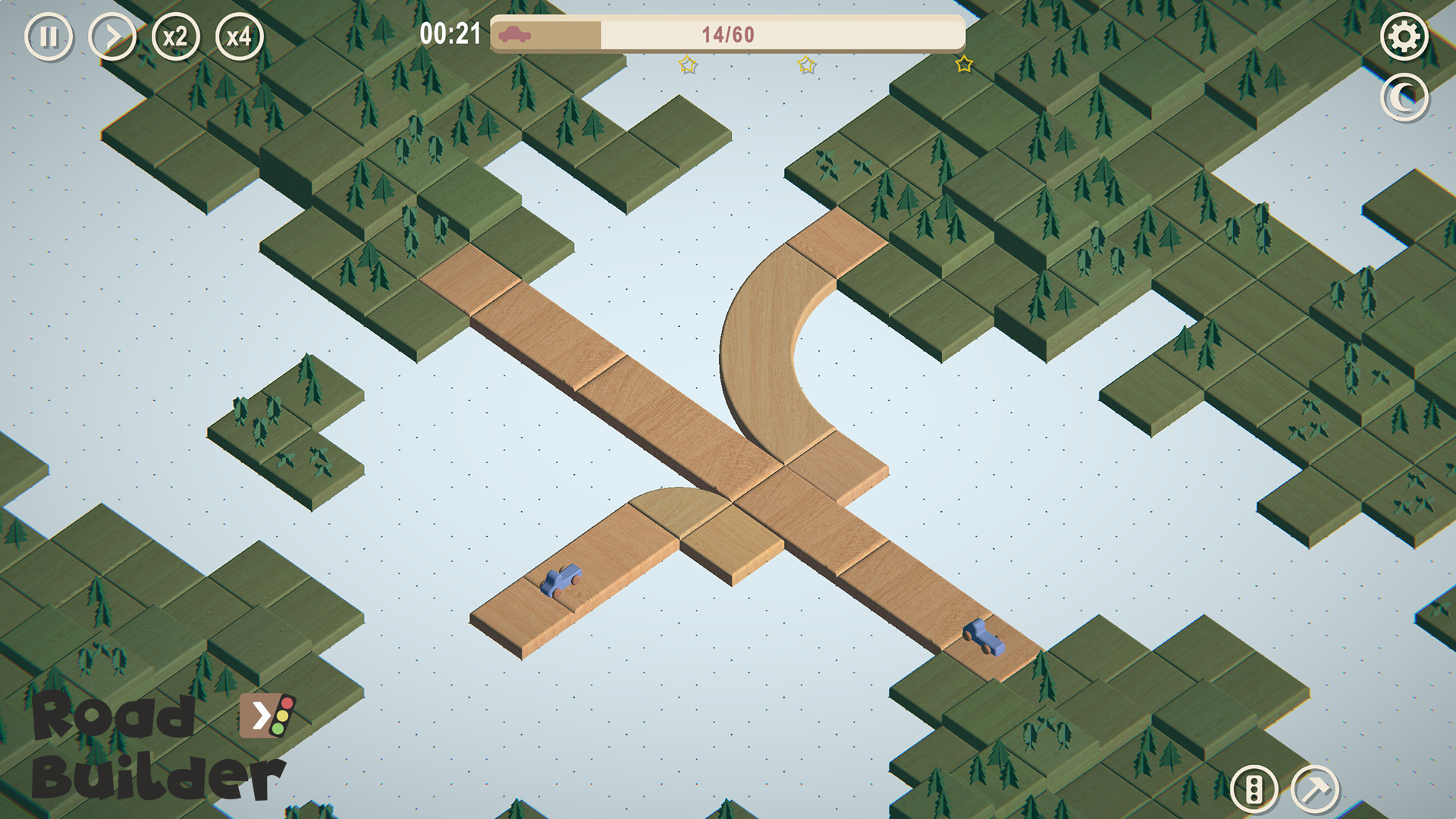Open the settings gear menu
Image resolution: width=1456 pixels, height=819 pixels.
click(x=1404, y=35)
